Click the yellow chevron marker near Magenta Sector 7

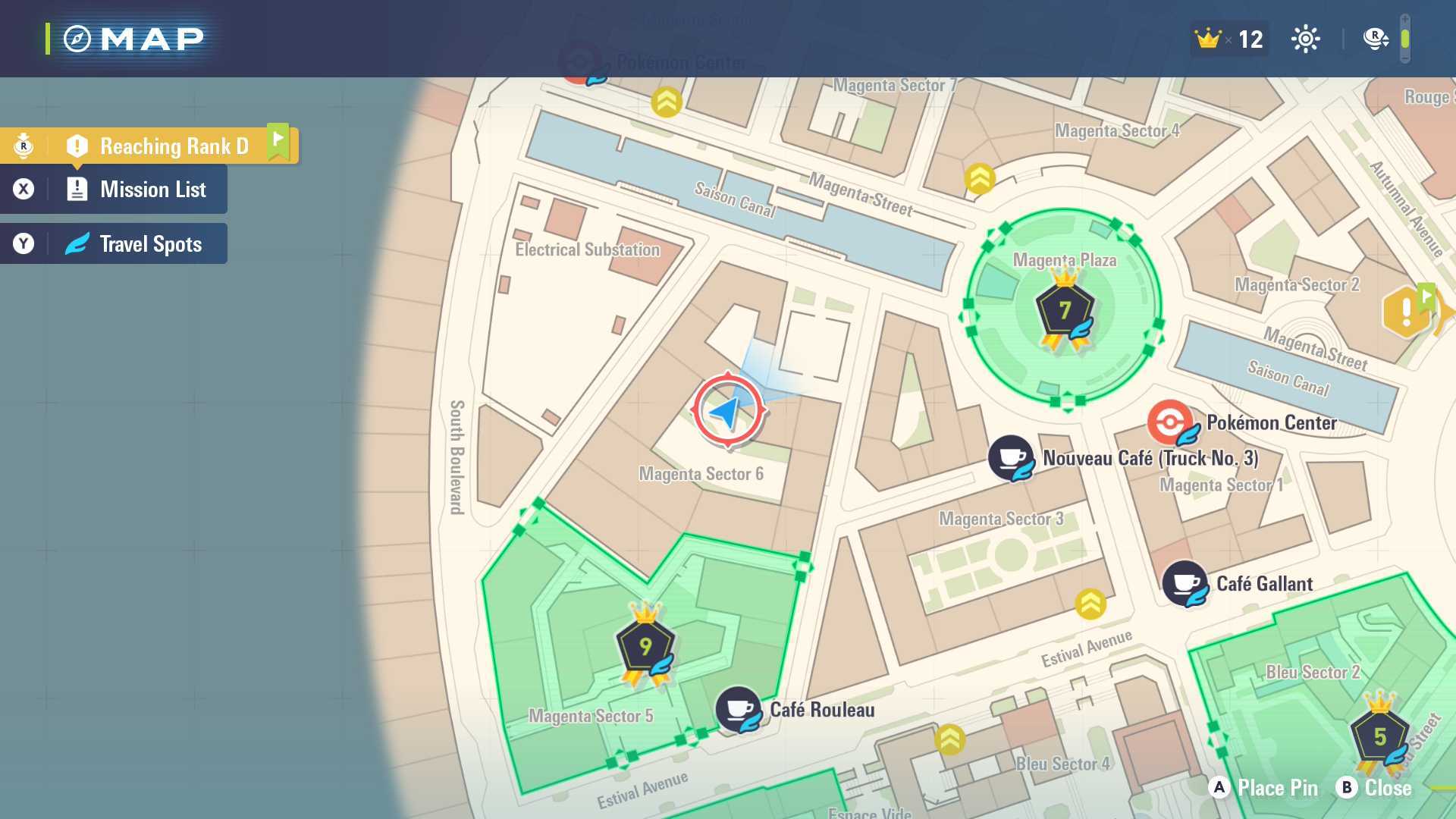tap(667, 102)
